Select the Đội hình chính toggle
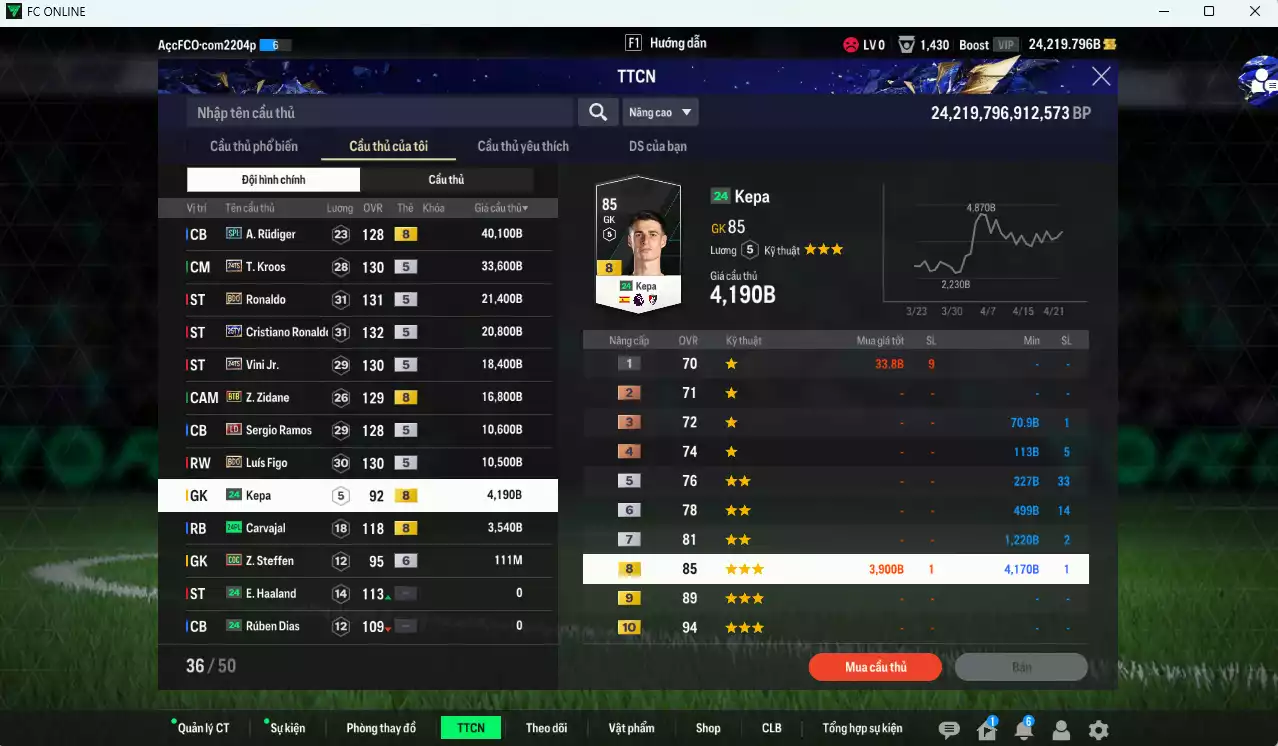This screenshot has height=746, width=1278. [x=273, y=180]
